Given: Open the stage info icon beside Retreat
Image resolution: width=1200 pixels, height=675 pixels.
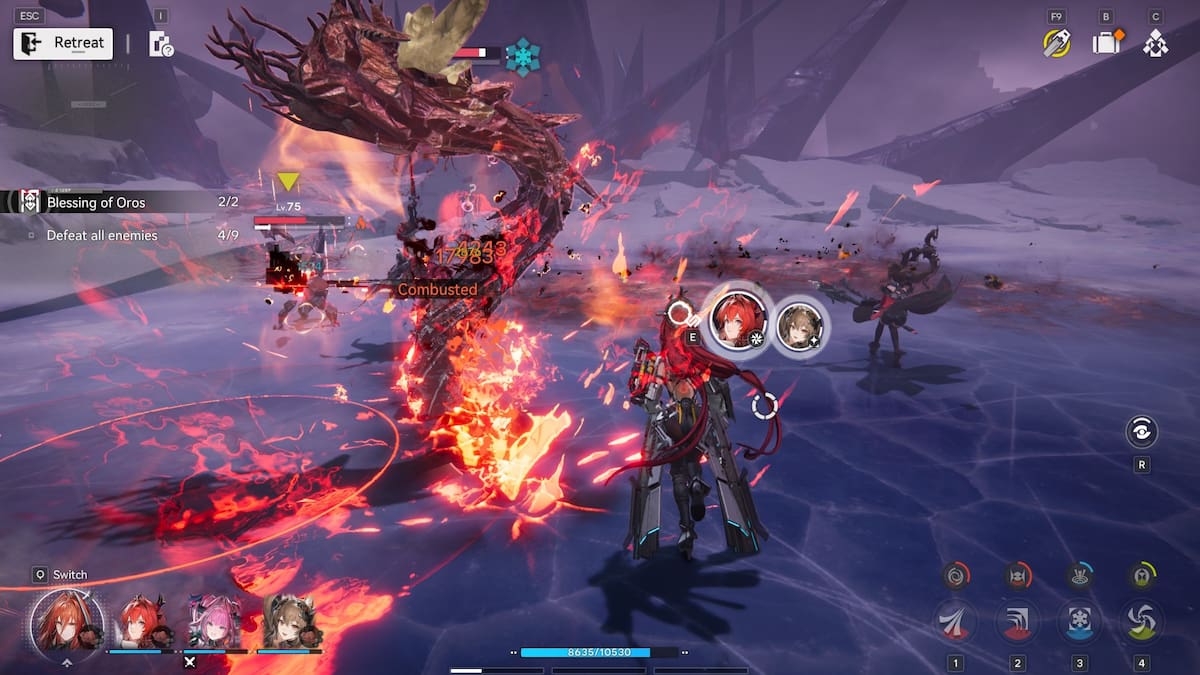Looking at the screenshot, I should 160,43.
